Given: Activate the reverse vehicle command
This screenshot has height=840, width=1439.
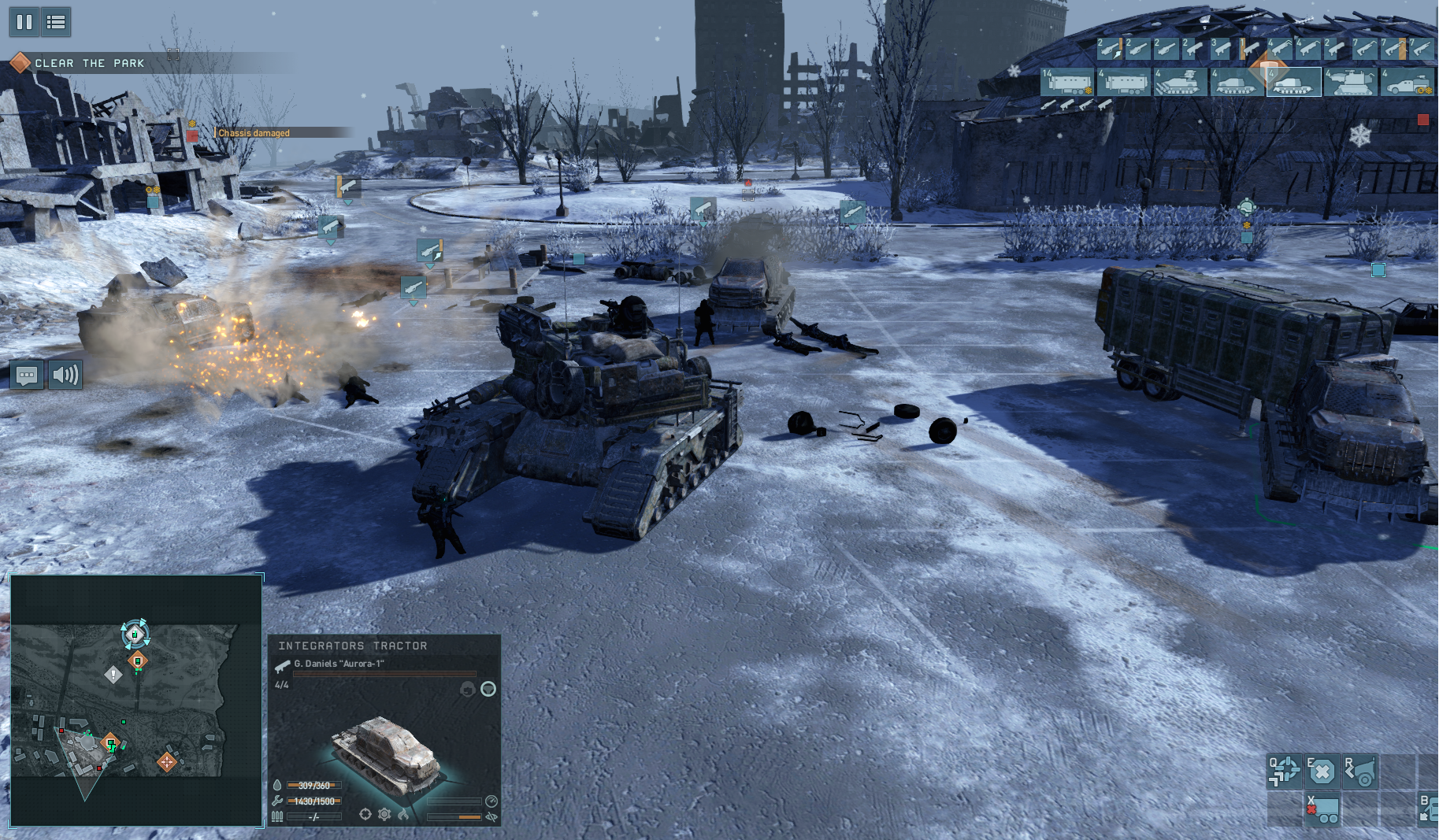Looking at the screenshot, I should click(x=1360, y=772).
